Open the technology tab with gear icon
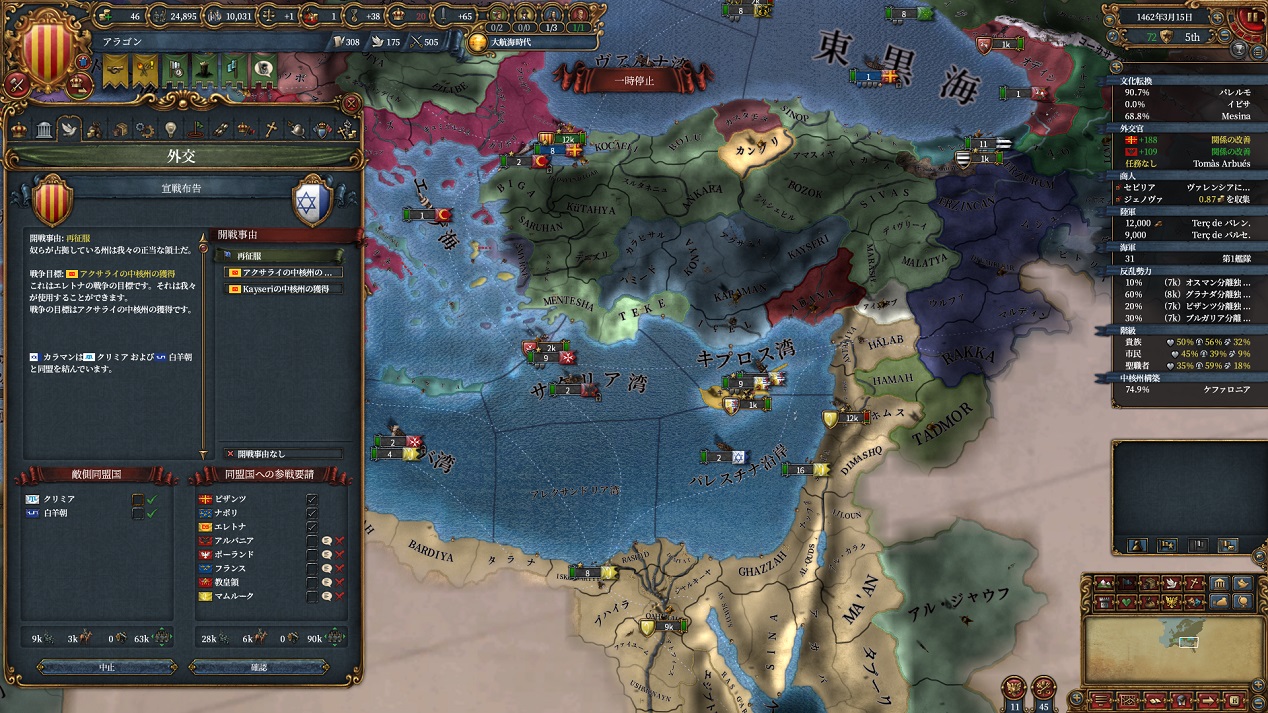 (x=146, y=130)
